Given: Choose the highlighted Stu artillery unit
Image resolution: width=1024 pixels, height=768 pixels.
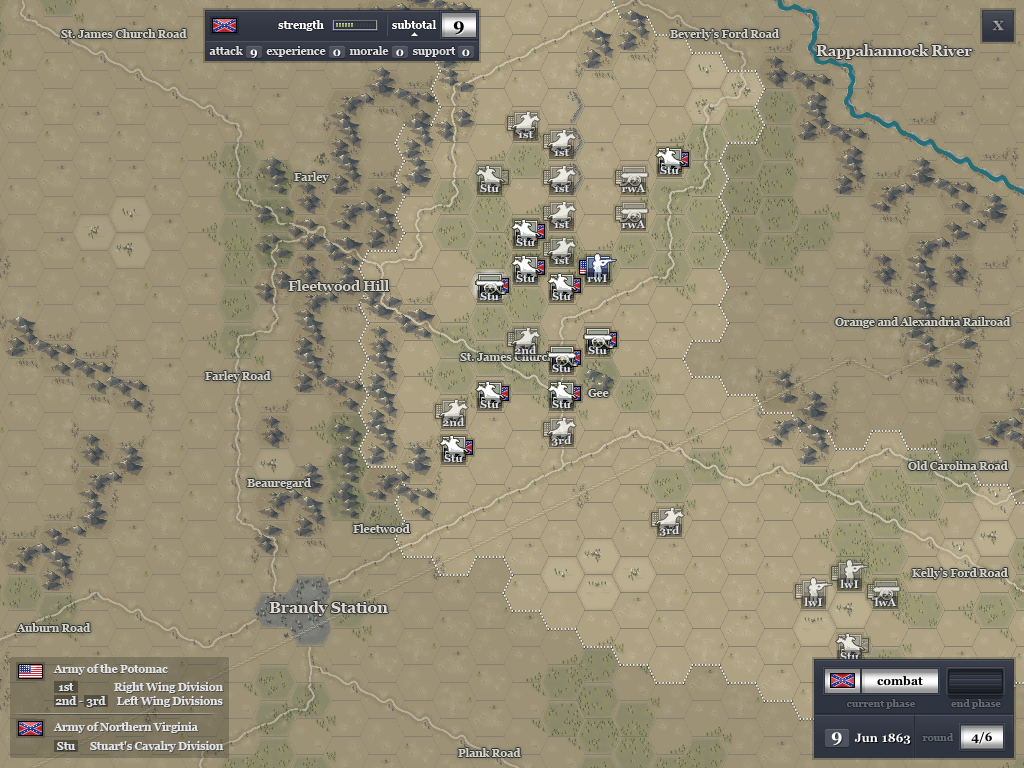Looking at the screenshot, I should pyautogui.click(x=490, y=287).
